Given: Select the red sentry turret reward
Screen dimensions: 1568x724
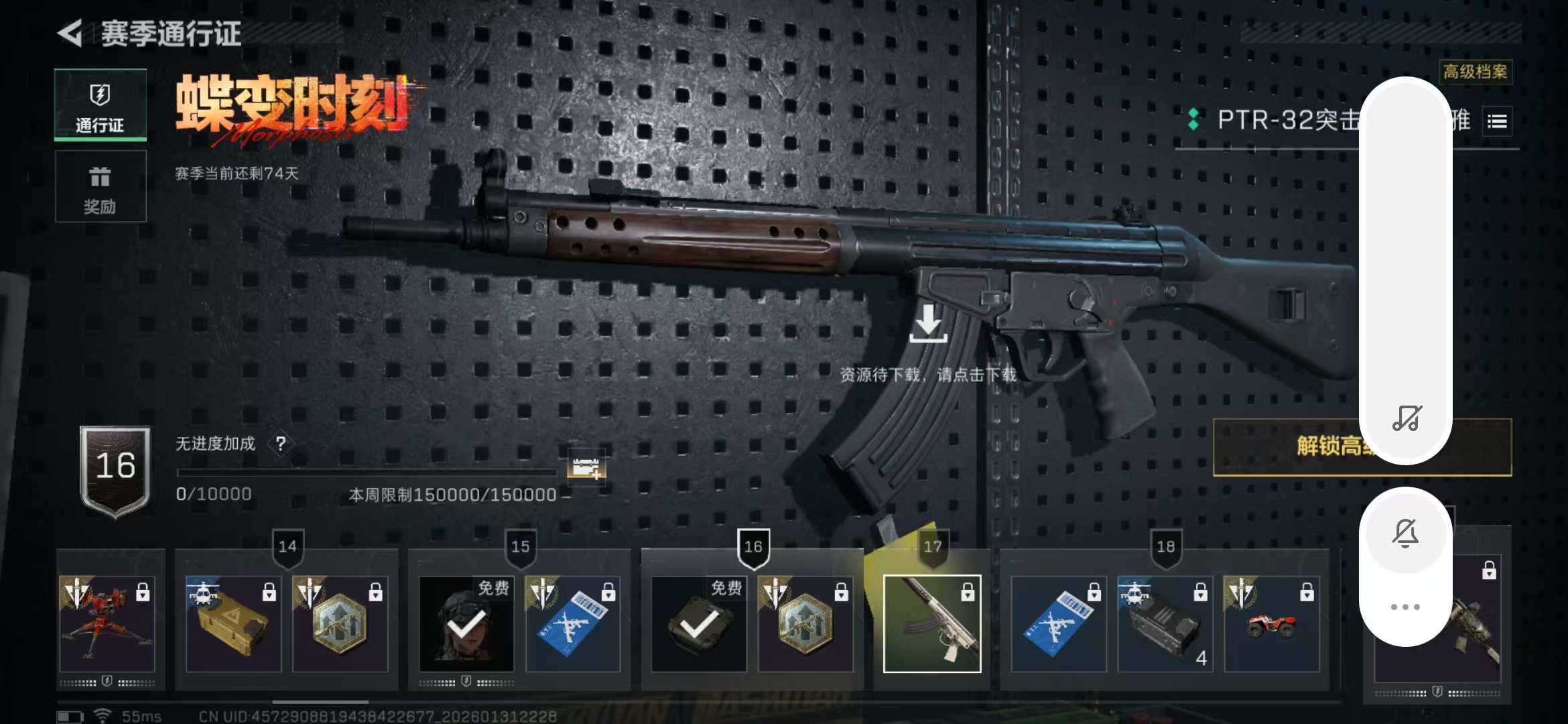Looking at the screenshot, I should point(107,623).
